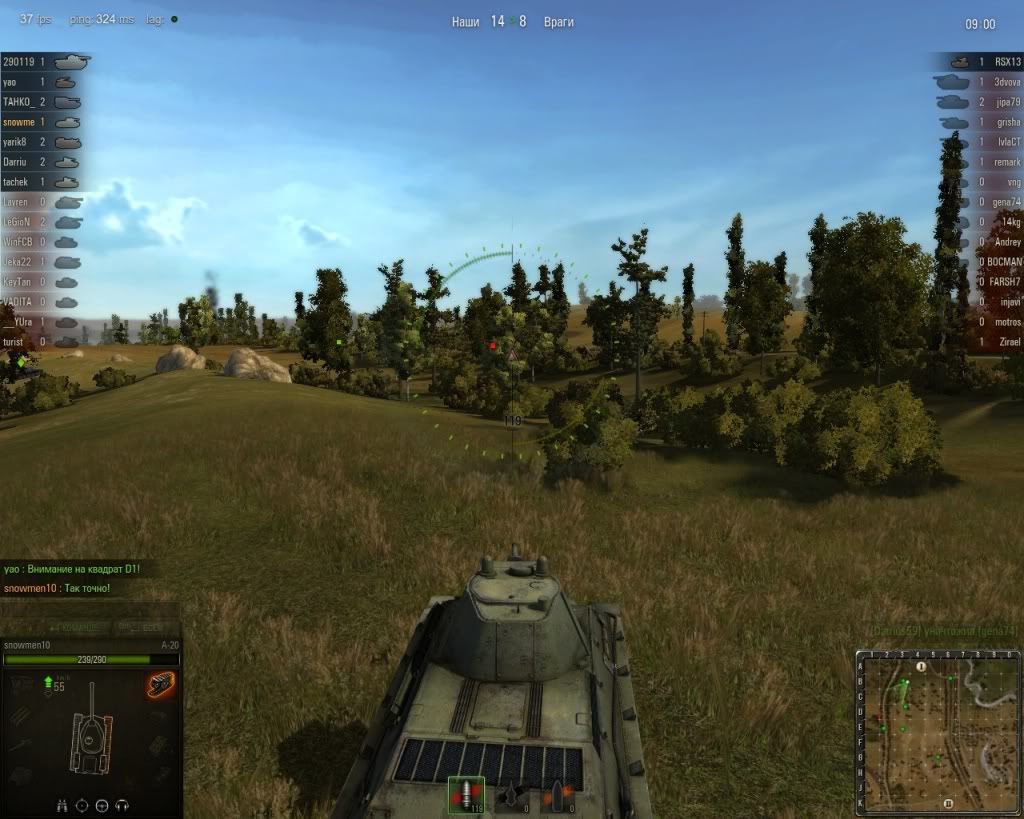Select the binoculars crew icon

tap(62, 805)
